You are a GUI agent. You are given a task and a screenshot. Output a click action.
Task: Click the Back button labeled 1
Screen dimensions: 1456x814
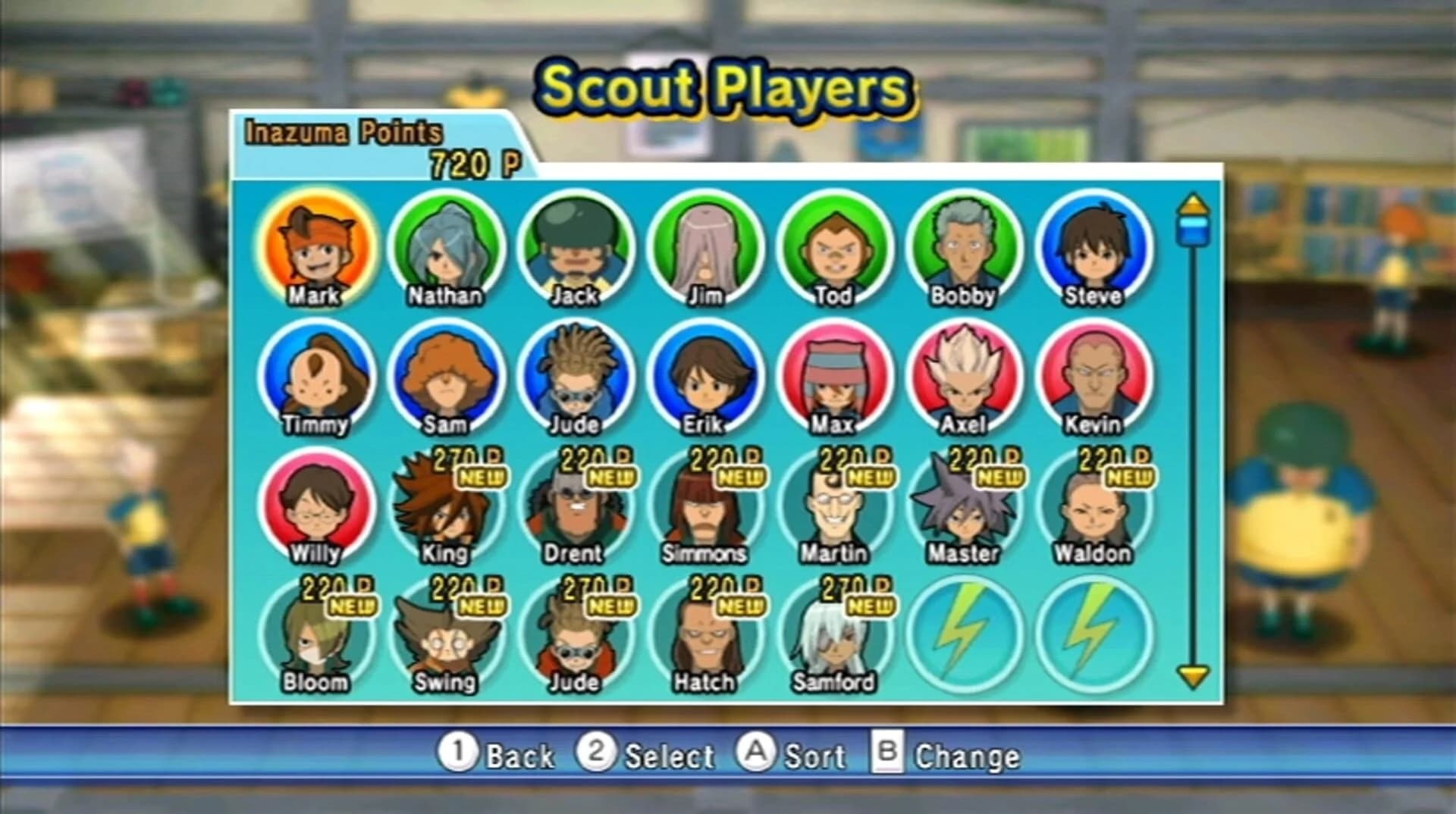497,756
